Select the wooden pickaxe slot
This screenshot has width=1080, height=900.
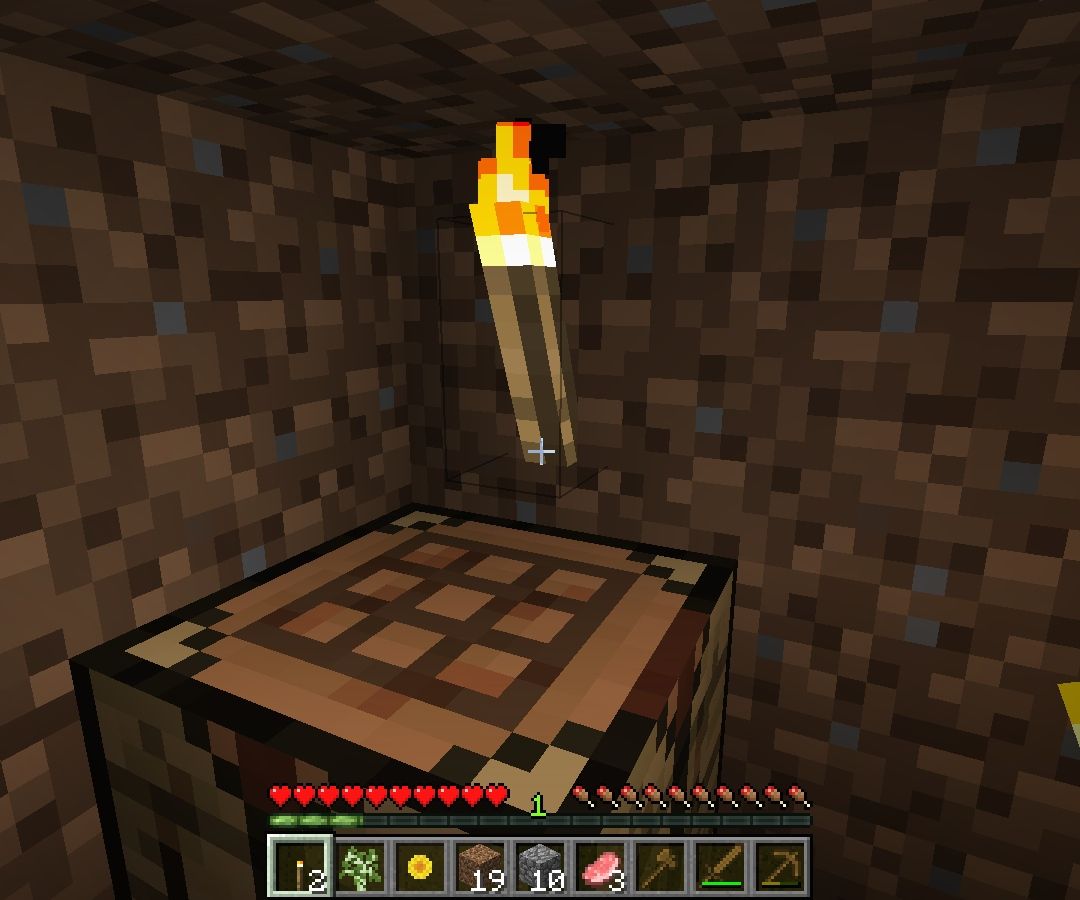[780, 866]
